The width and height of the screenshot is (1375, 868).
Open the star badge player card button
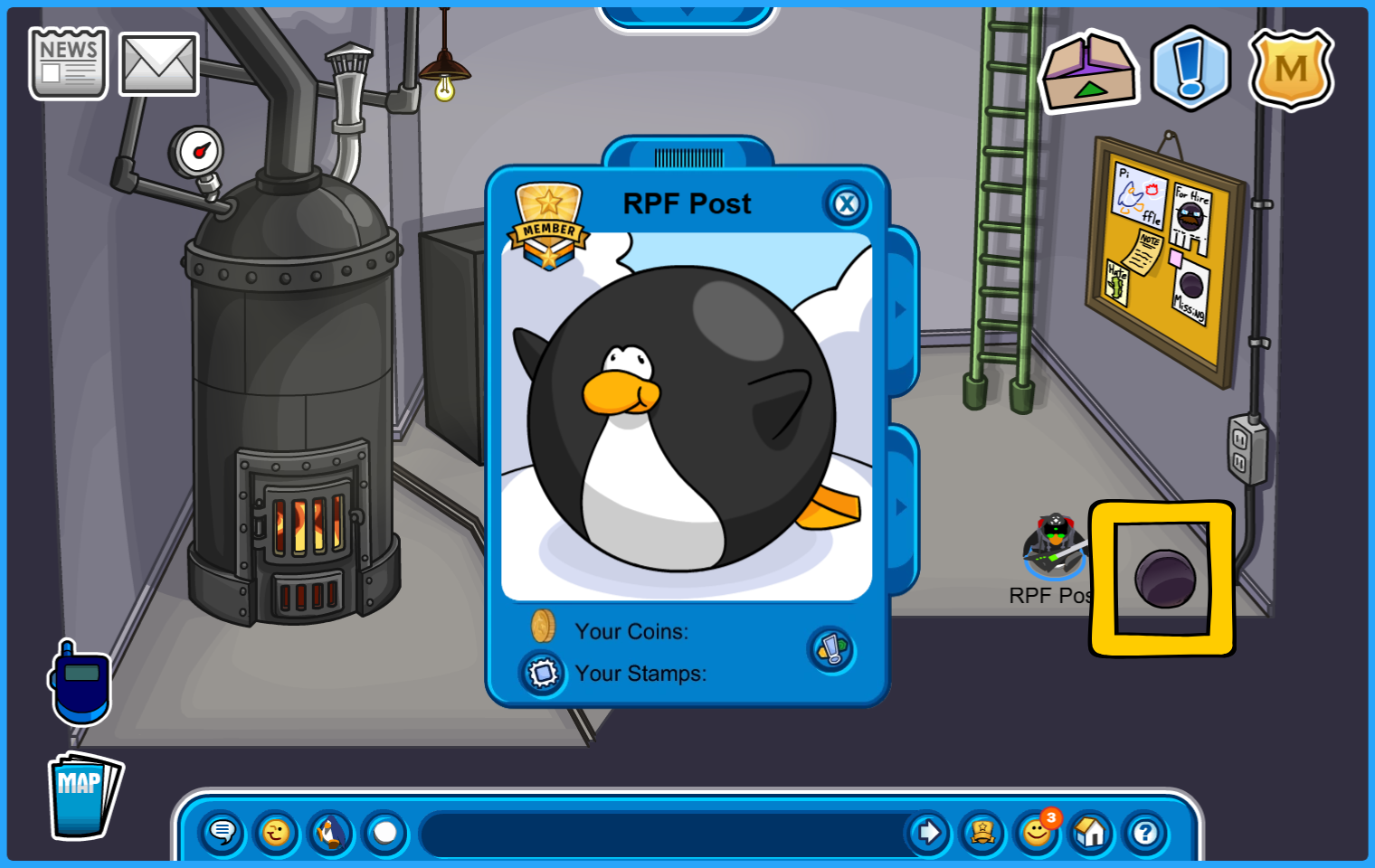coord(982,832)
